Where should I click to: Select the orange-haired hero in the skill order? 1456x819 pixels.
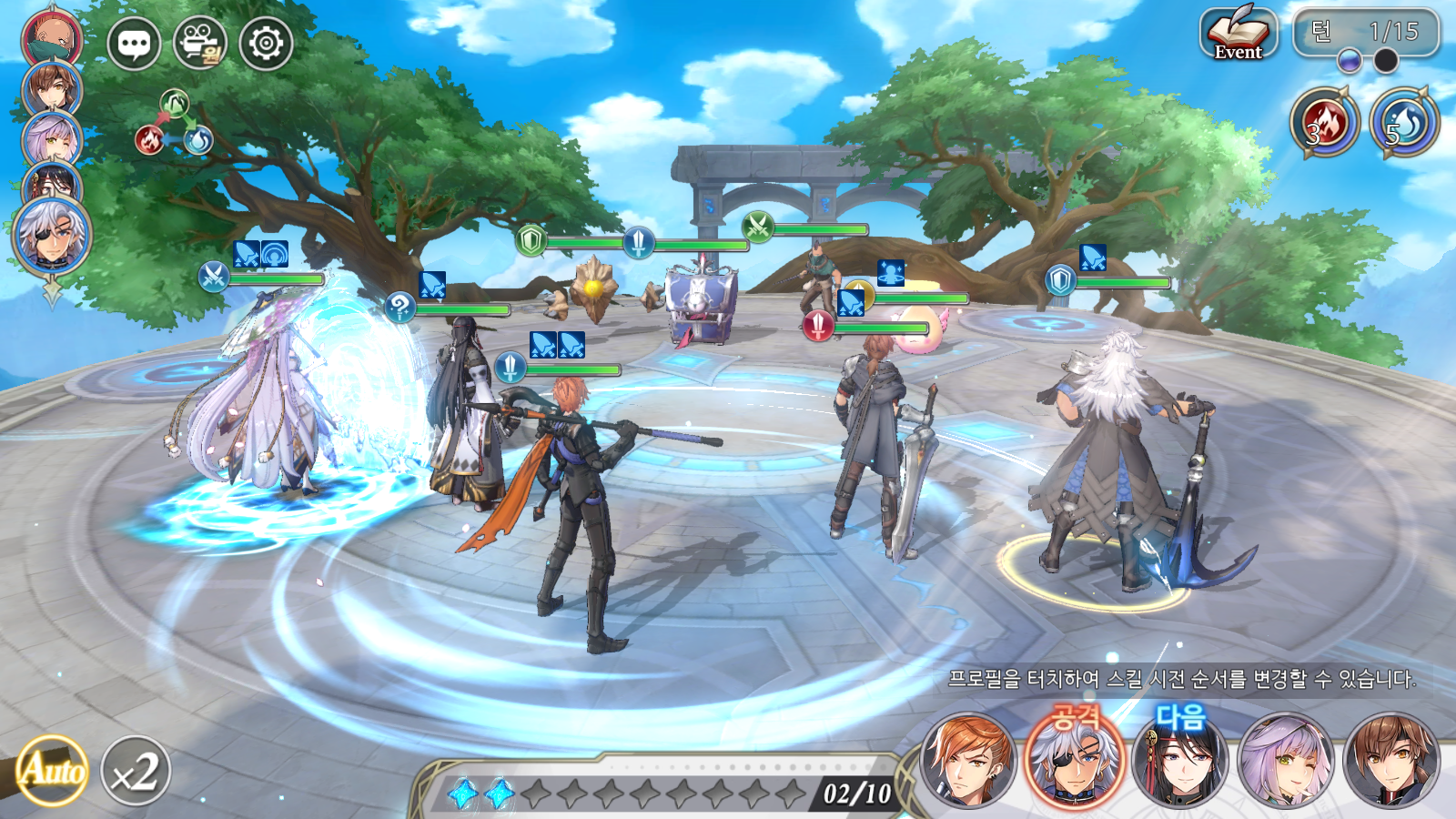tap(967, 763)
